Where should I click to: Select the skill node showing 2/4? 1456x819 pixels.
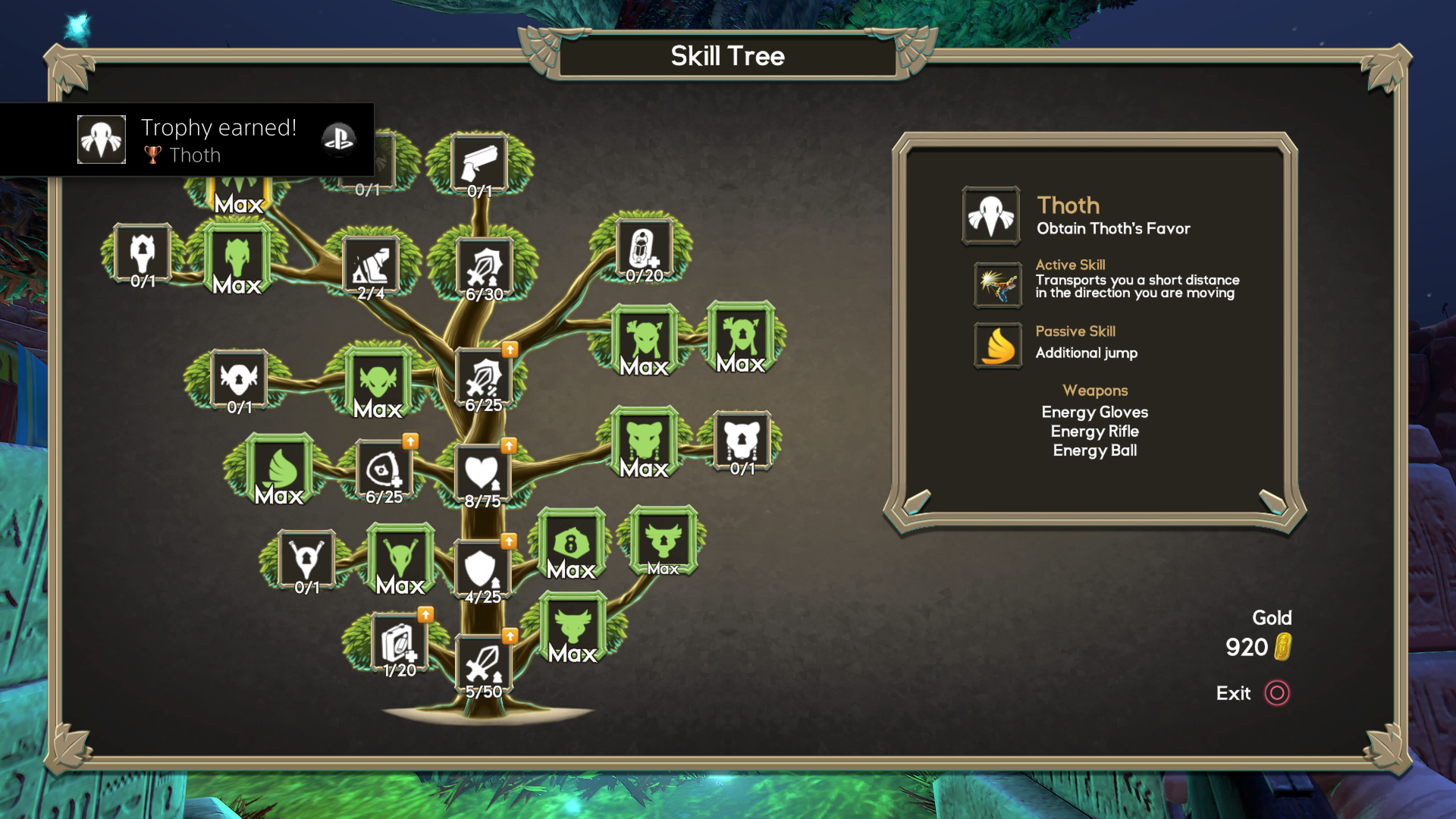[371, 267]
